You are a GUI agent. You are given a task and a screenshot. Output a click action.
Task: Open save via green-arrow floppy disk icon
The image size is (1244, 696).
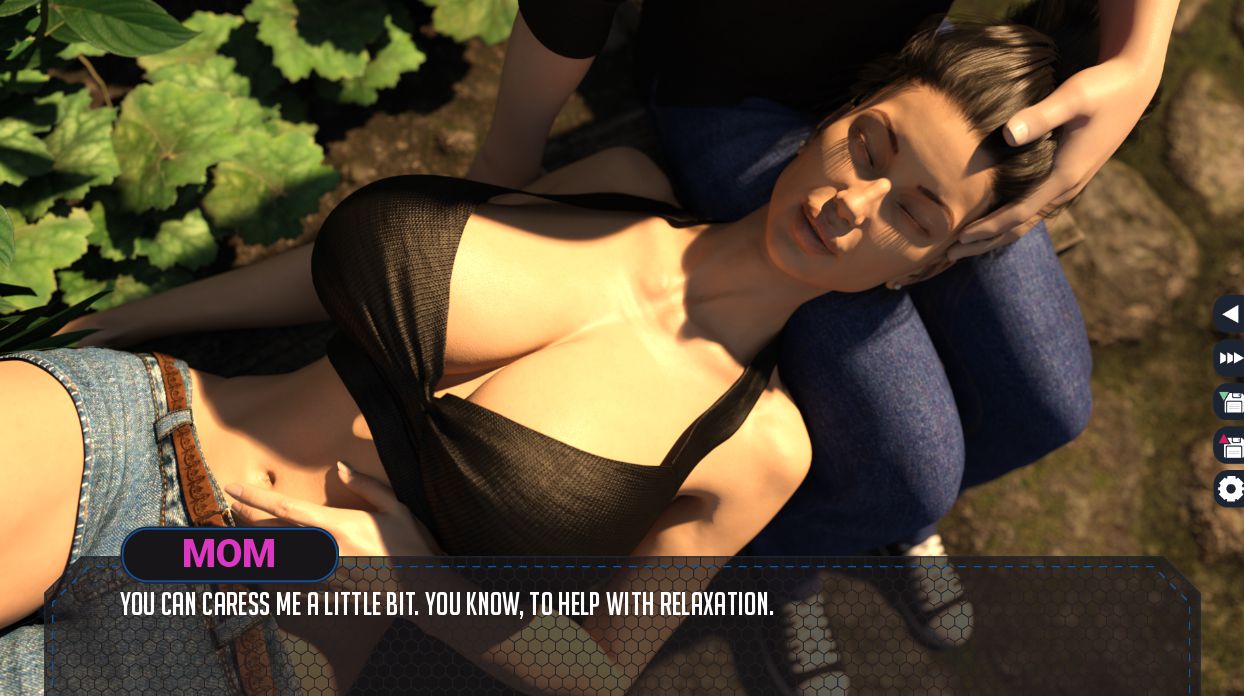click(x=1230, y=402)
